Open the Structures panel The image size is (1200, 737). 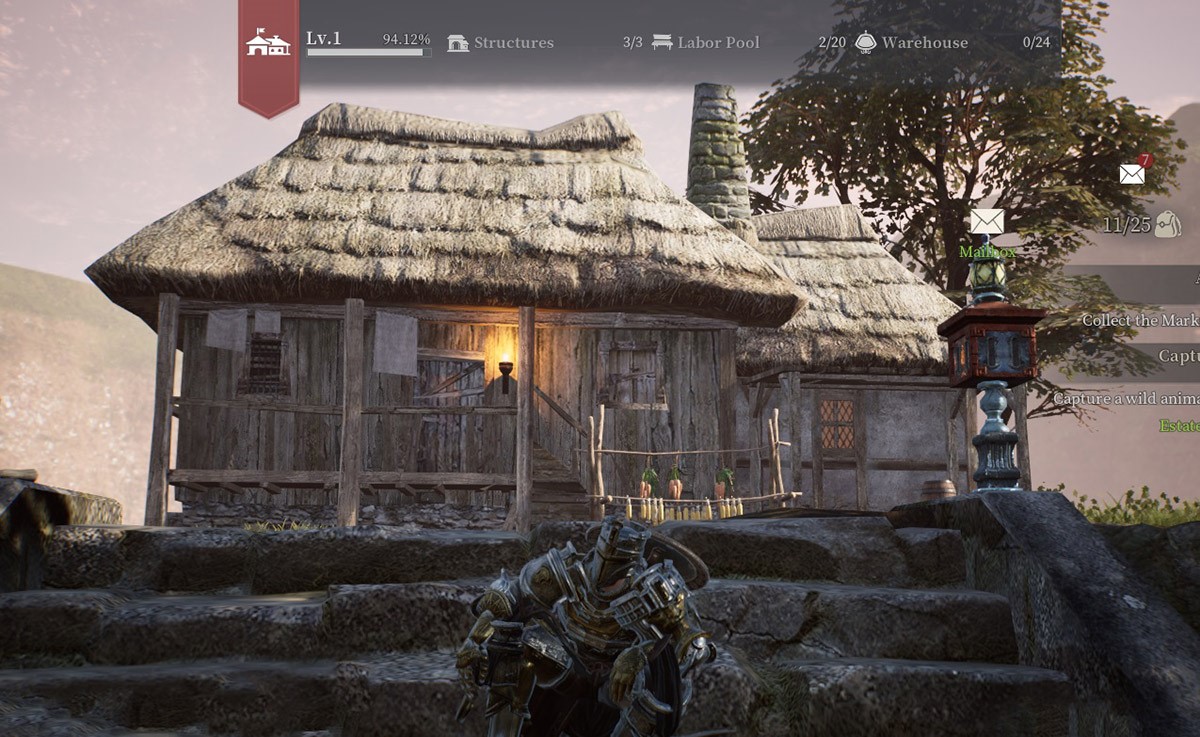coord(501,43)
